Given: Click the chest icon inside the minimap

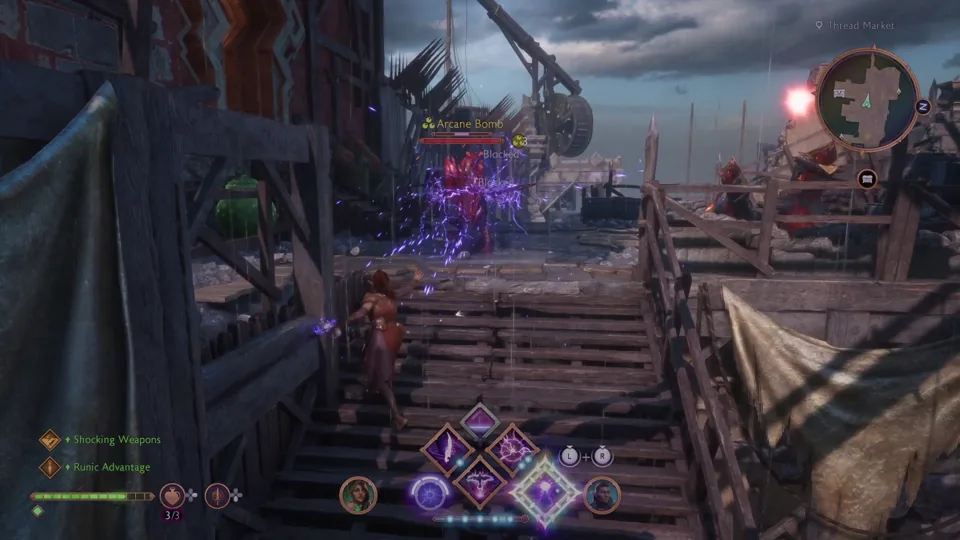Looking at the screenshot, I should pyautogui.click(x=842, y=91).
